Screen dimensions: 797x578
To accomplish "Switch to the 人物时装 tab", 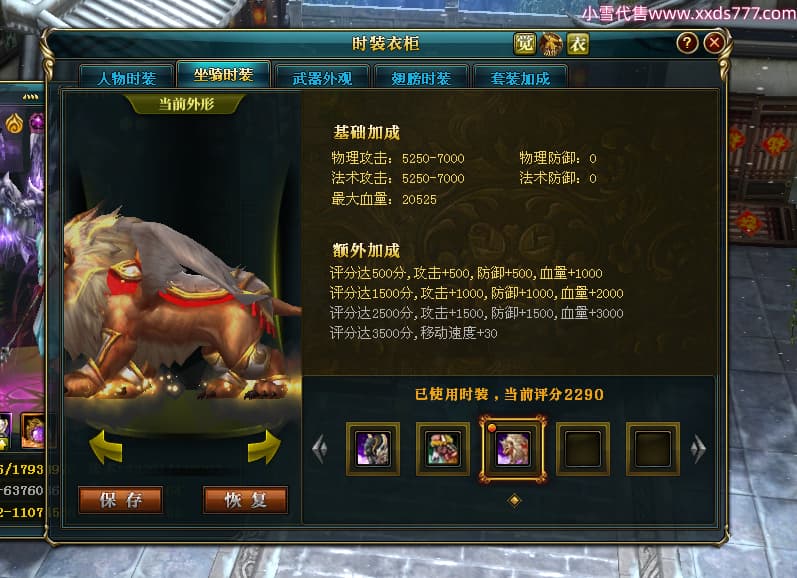I will click(x=127, y=79).
